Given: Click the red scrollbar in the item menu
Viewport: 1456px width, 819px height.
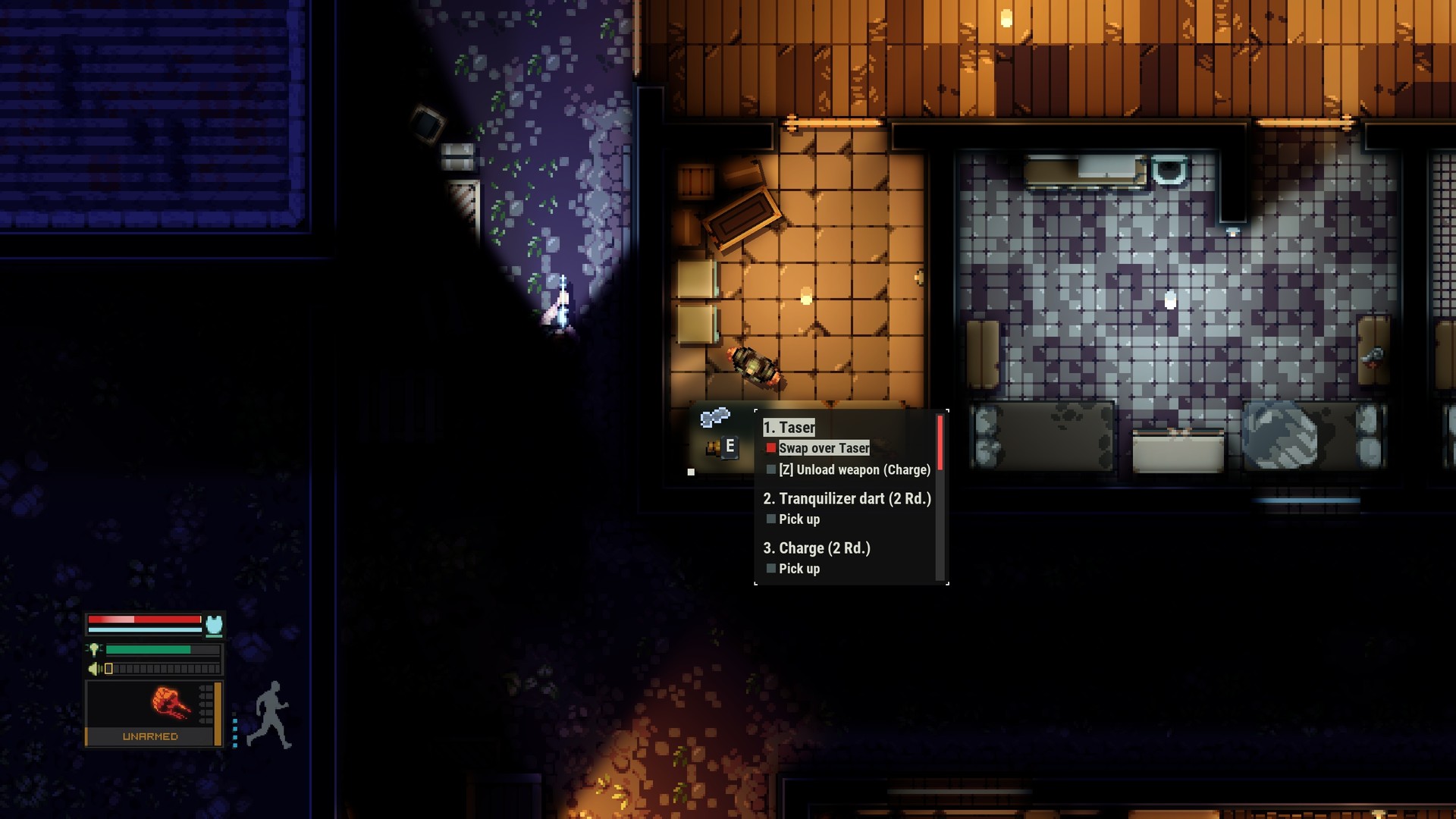Looking at the screenshot, I should pos(940,442).
